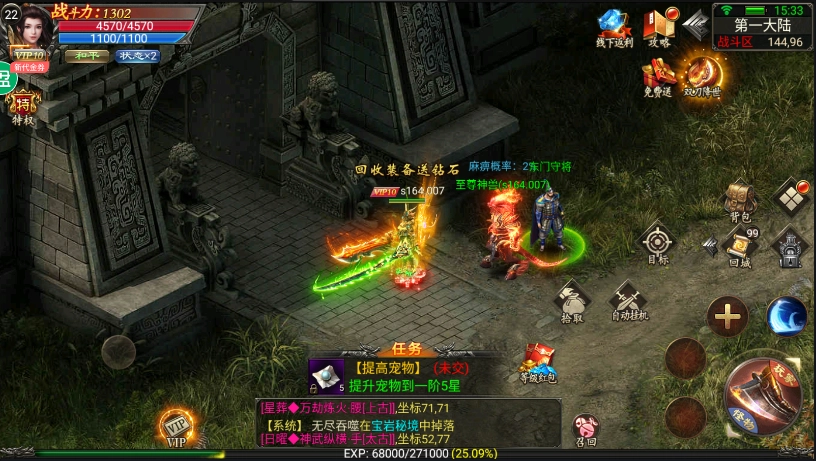Open the 等级红包 level red packet
Viewport: 816px width, 461px height.
tap(538, 361)
